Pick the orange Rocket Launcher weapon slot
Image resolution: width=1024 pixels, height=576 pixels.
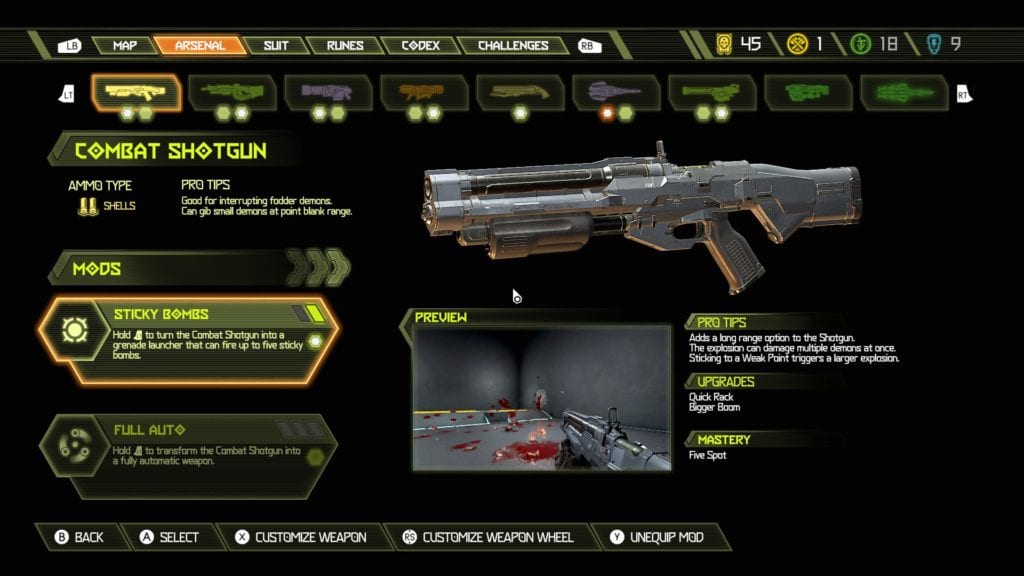point(425,92)
